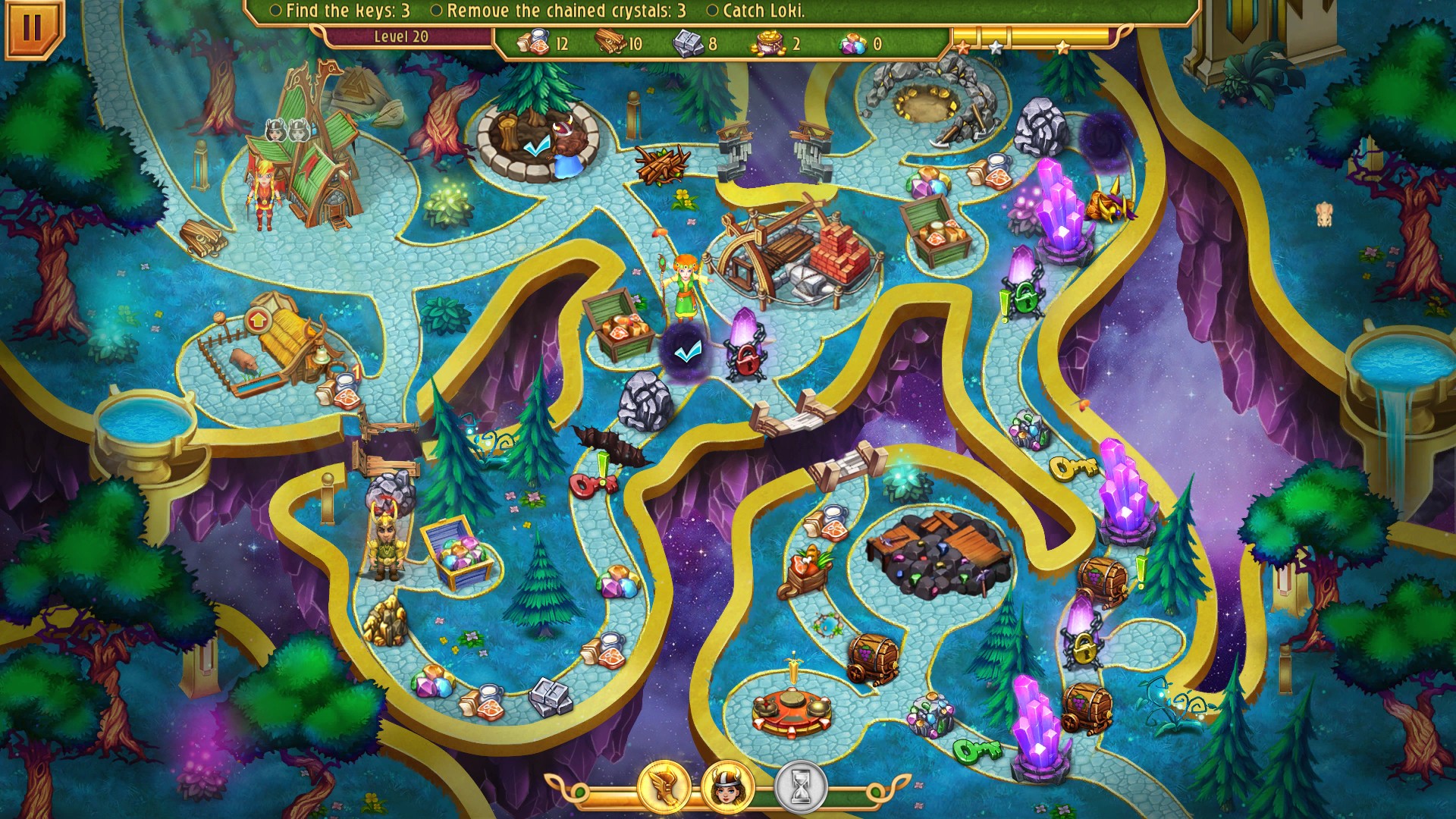1456x819 pixels.
Task: Activate the Viking girl helper bonus
Action: (728, 788)
